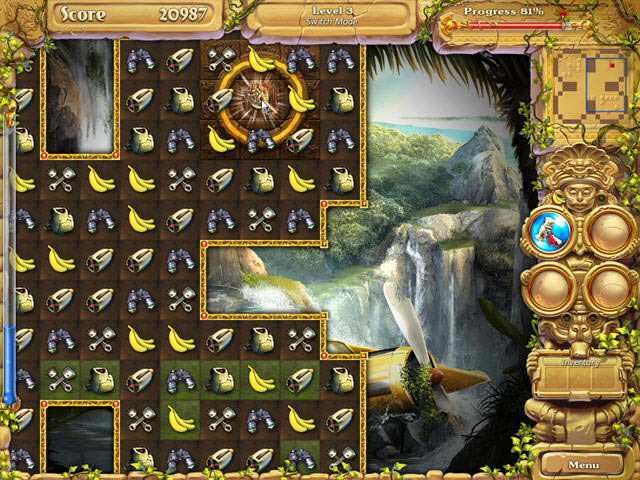This screenshot has width=640, height=480.
Task: Open the Menu button
Action: click(x=583, y=465)
